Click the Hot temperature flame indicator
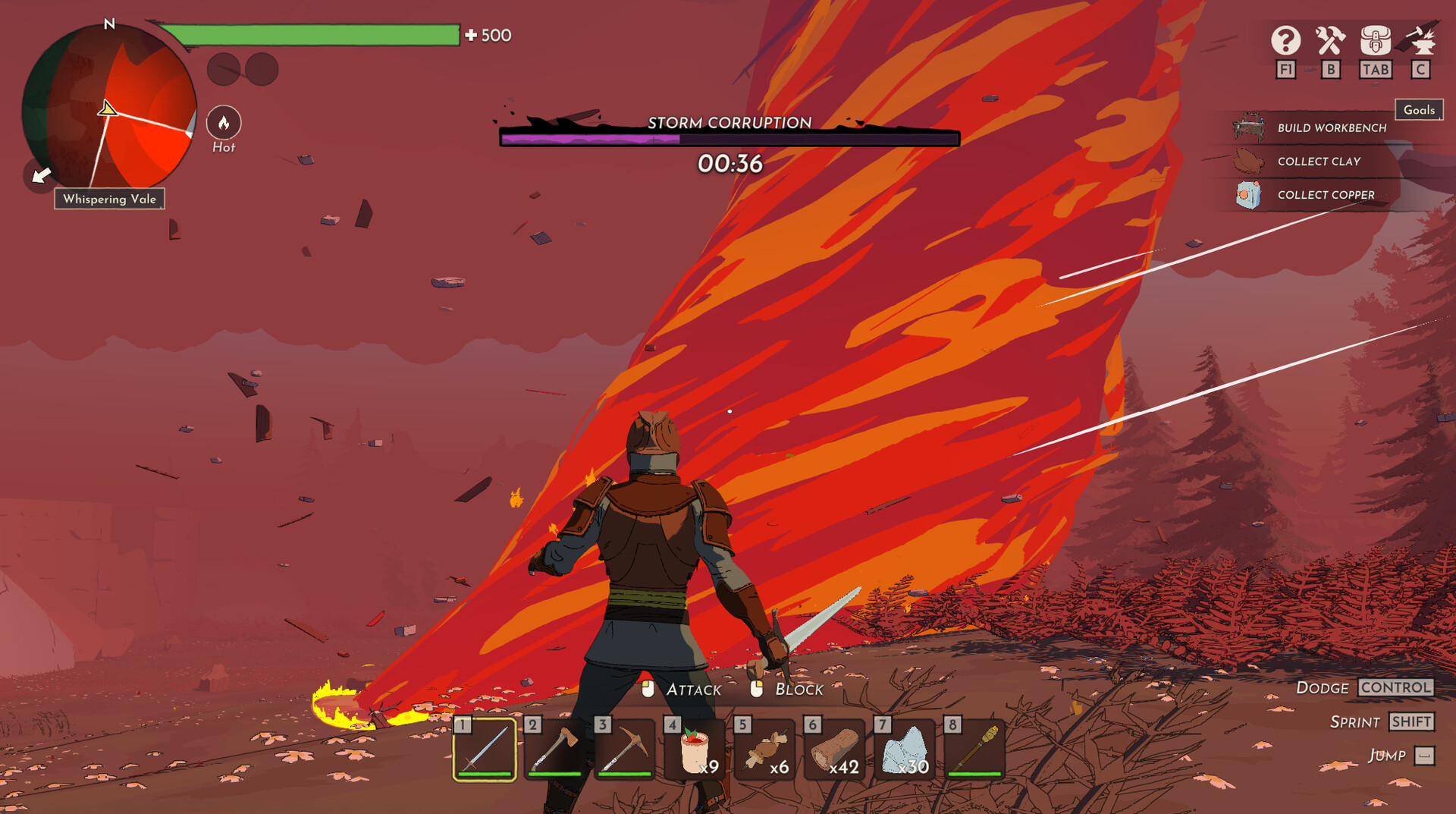The width and height of the screenshot is (1456, 814). click(x=223, y=124)
